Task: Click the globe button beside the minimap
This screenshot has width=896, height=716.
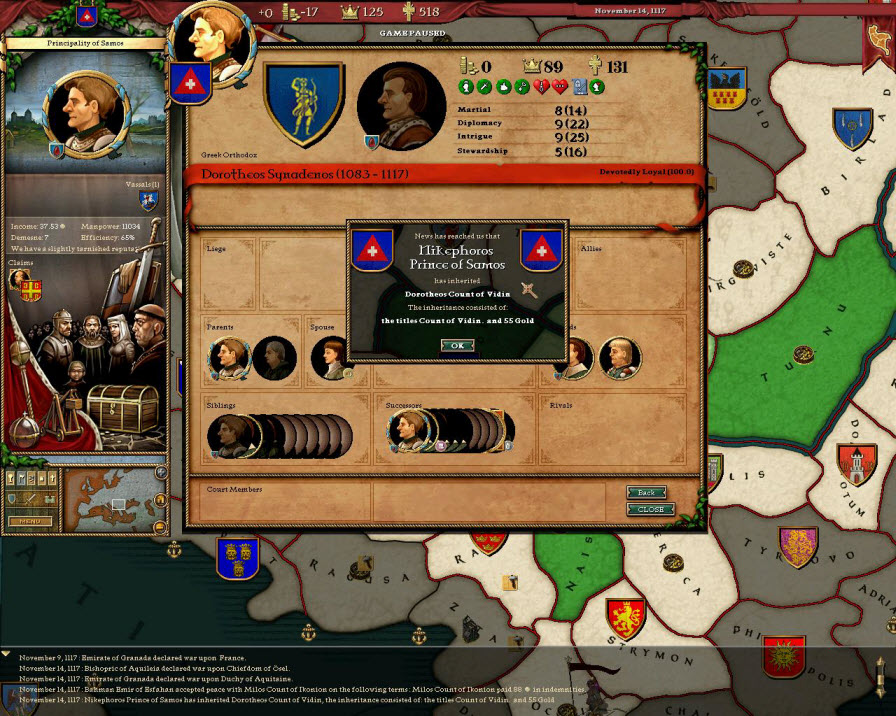Action: 162,472
